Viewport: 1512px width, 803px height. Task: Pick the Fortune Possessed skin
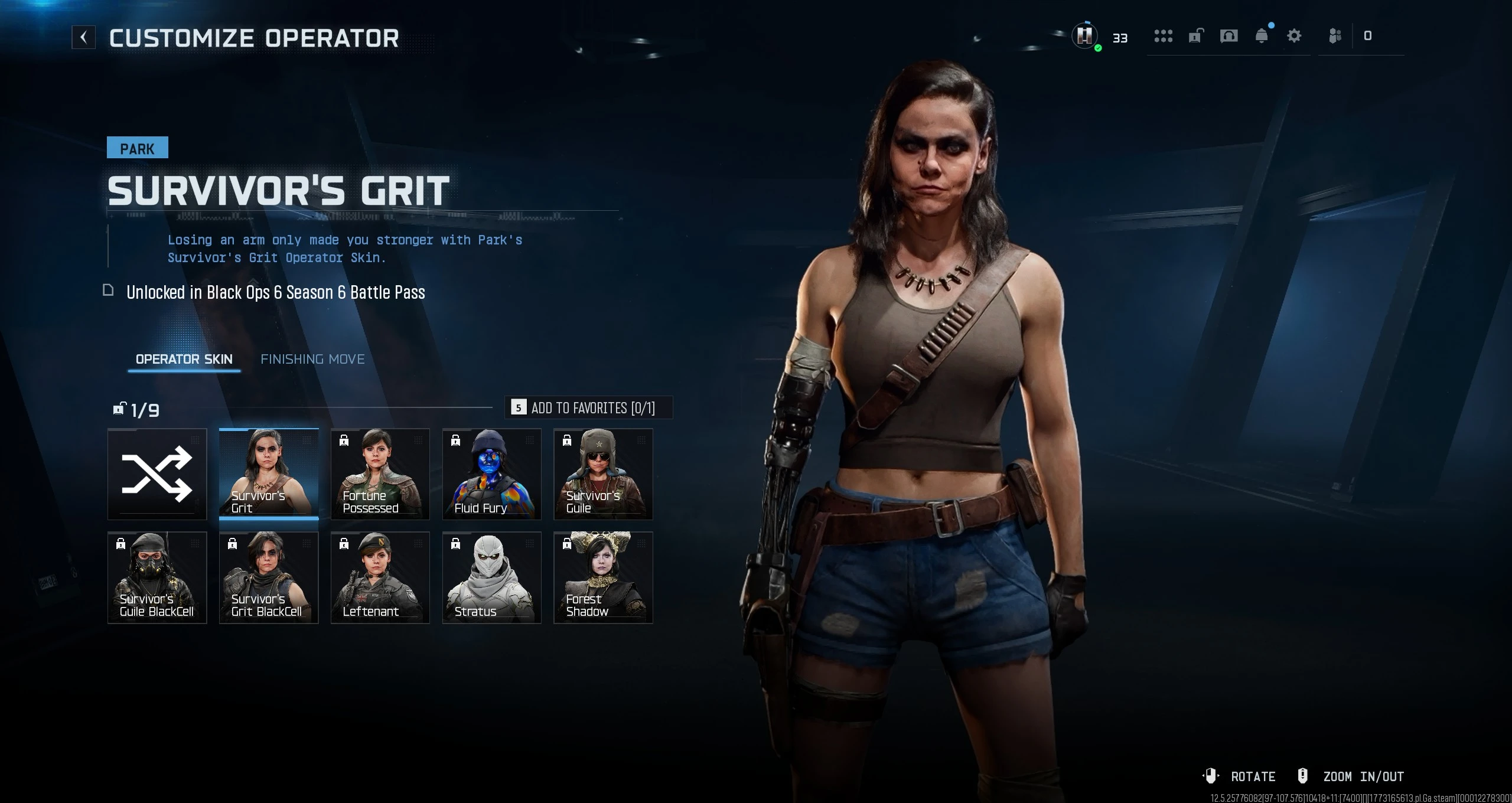tap(380, 474)
